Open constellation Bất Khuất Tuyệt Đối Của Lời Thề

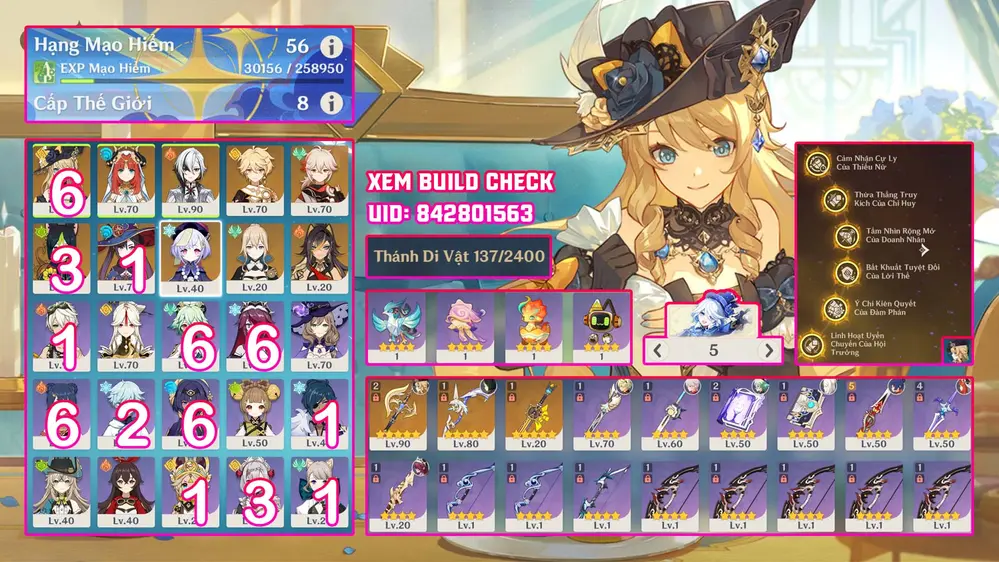[x=845, y=271]
